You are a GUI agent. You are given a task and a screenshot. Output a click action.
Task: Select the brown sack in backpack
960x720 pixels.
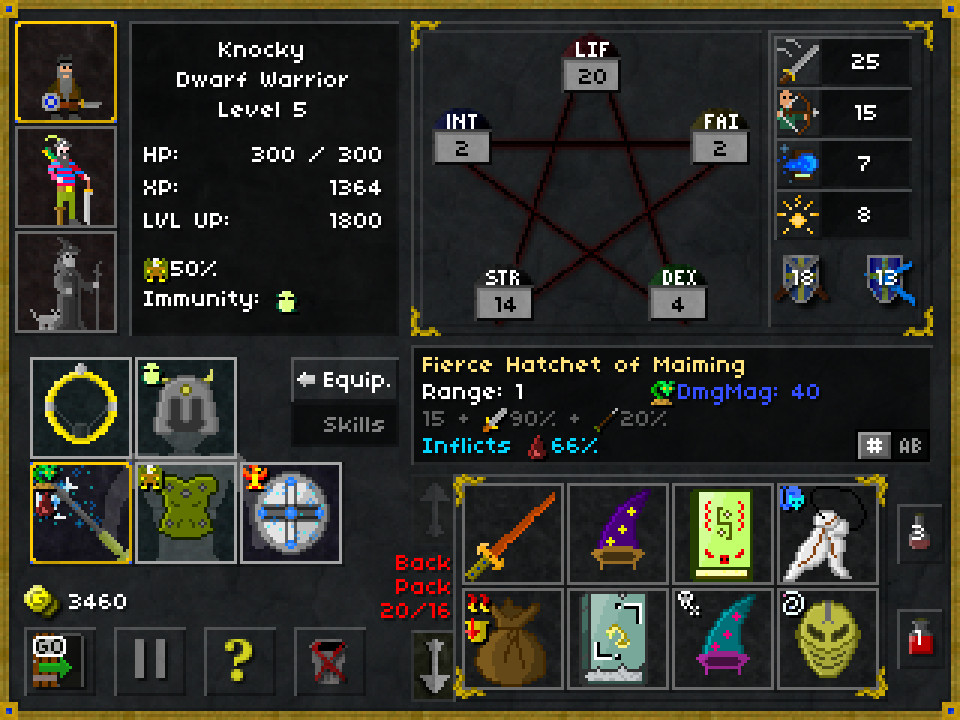(x=514, y=639)
